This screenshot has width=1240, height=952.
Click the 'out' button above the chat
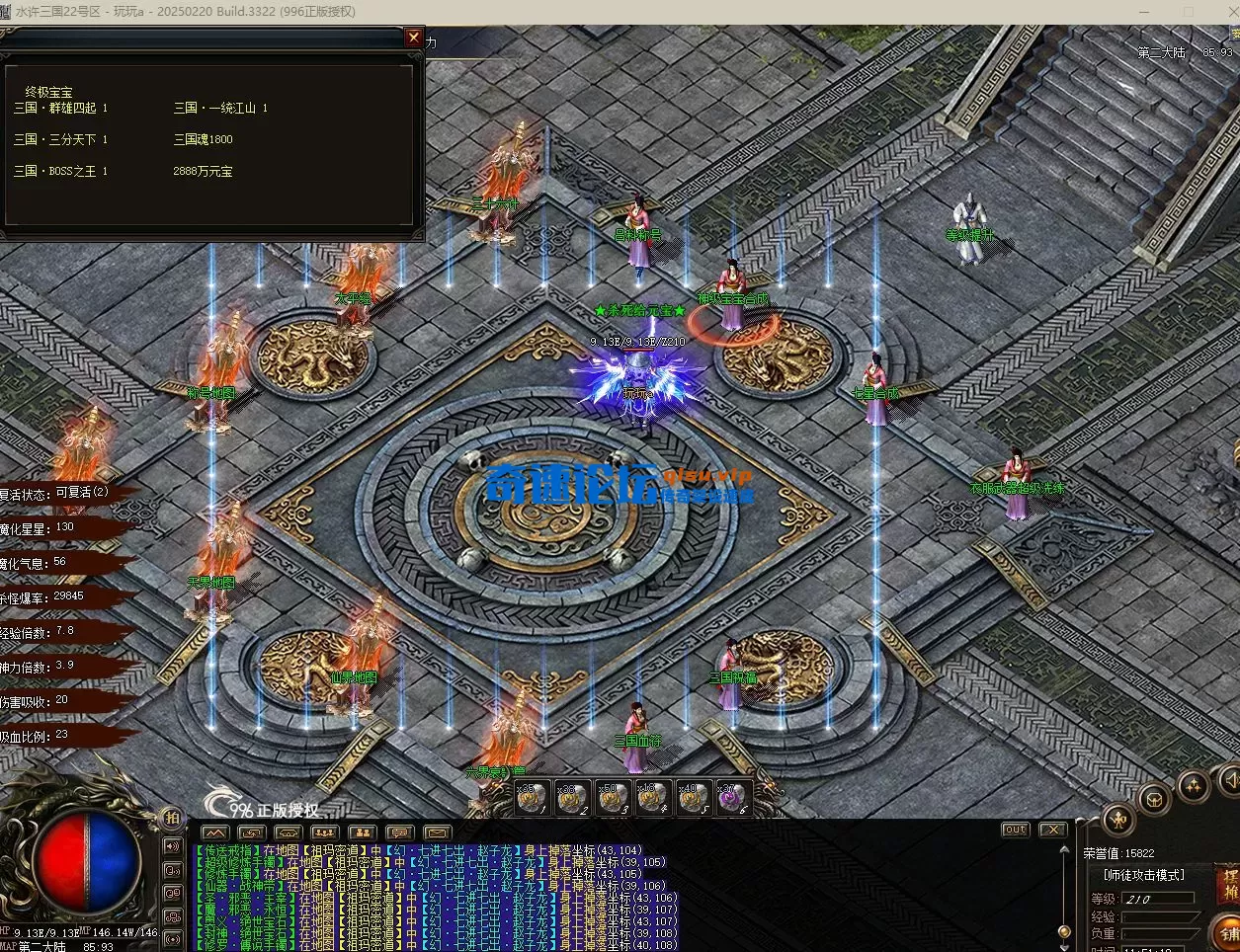[1015, 831]
